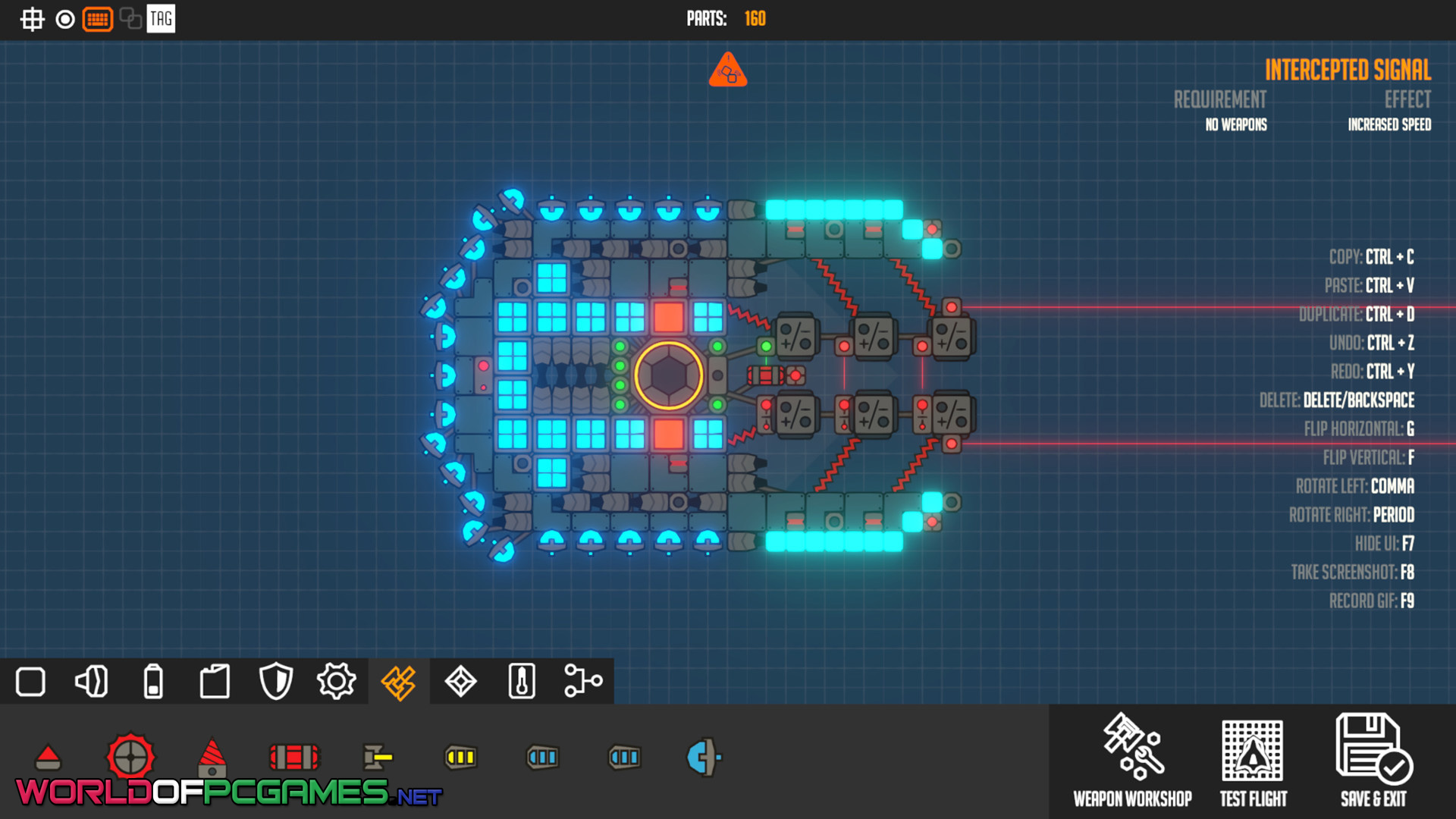Switch to the square hull blocks category
Viewport: 1456px width, 819px height.
30,681
